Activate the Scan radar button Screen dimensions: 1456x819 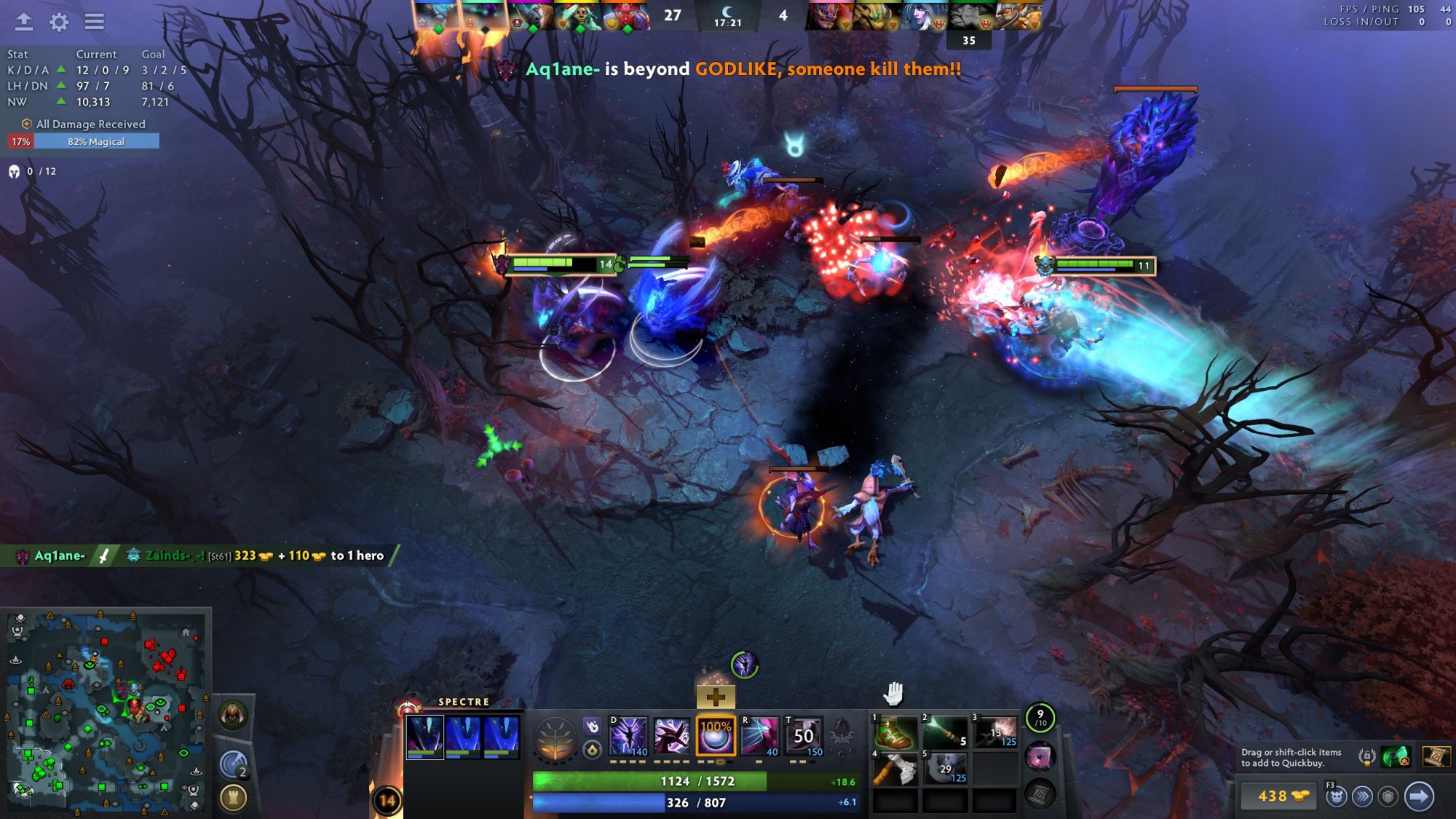pos(233,764)
